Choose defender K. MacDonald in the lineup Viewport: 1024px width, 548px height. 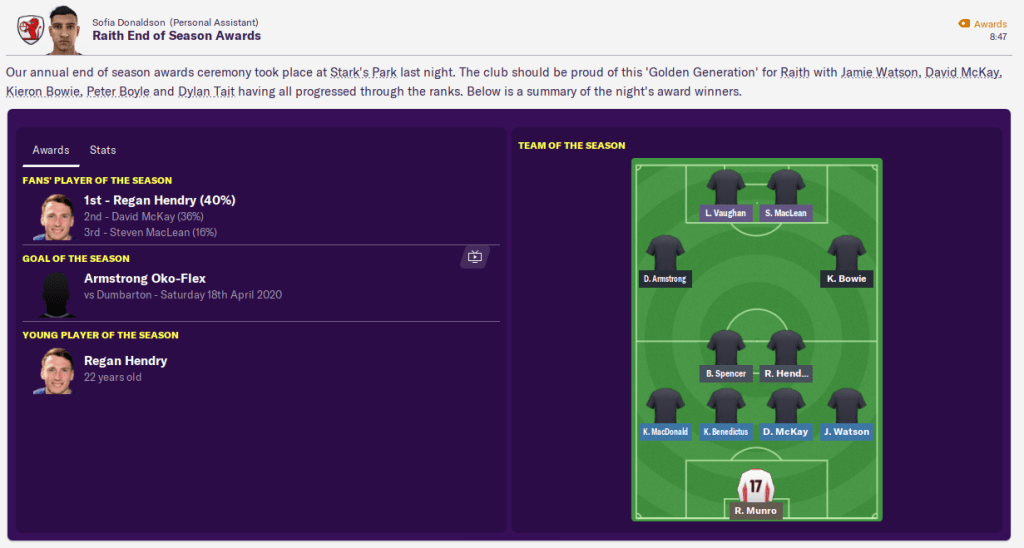[x=665, y=406]
